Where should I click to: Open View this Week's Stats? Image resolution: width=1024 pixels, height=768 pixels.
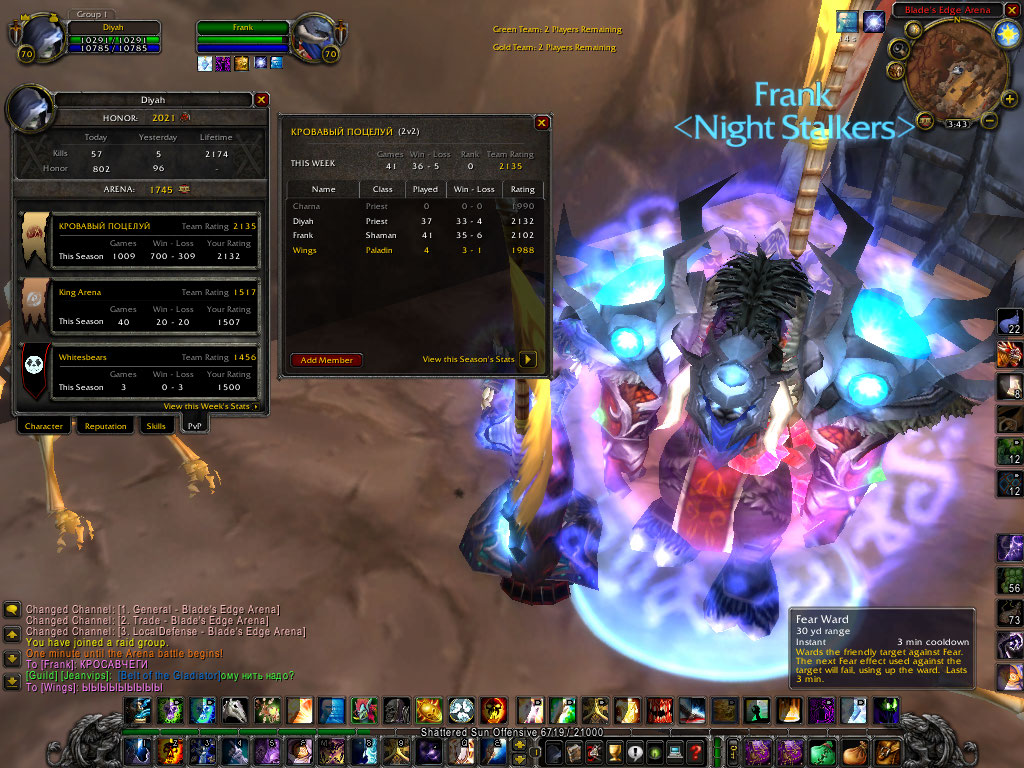(211, 407)
